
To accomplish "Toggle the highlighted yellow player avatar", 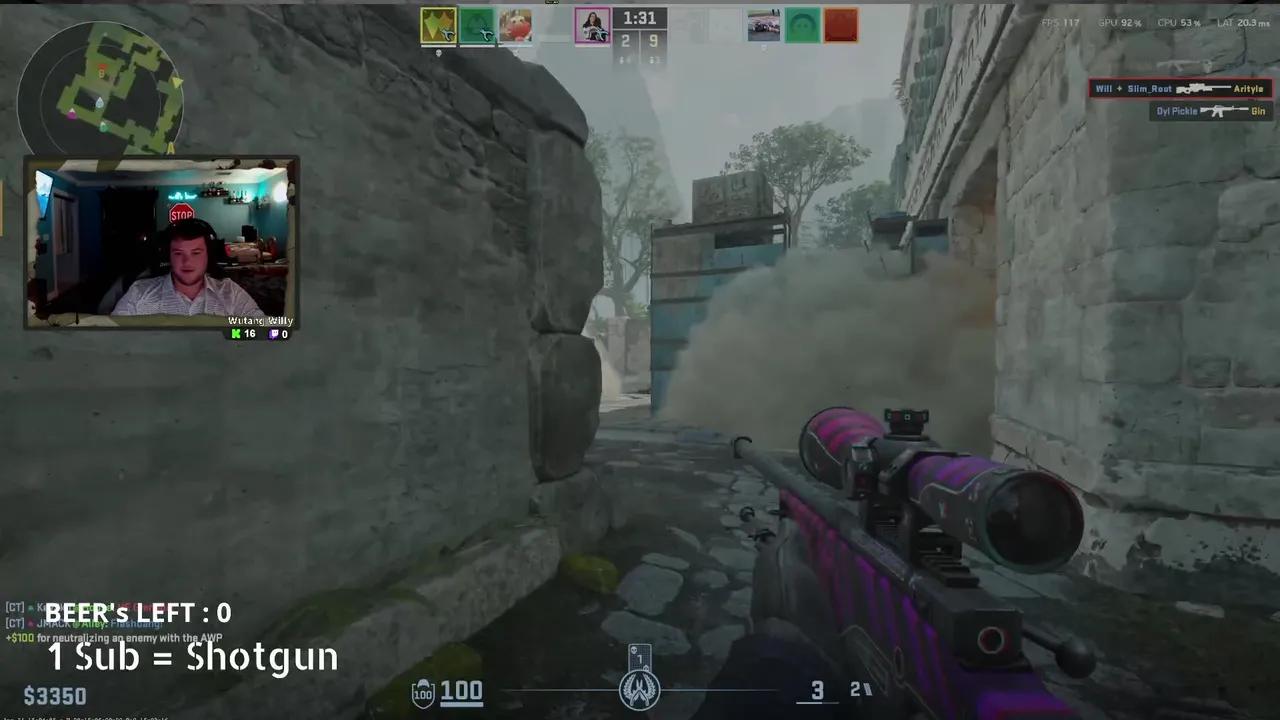I will (438, 27).
